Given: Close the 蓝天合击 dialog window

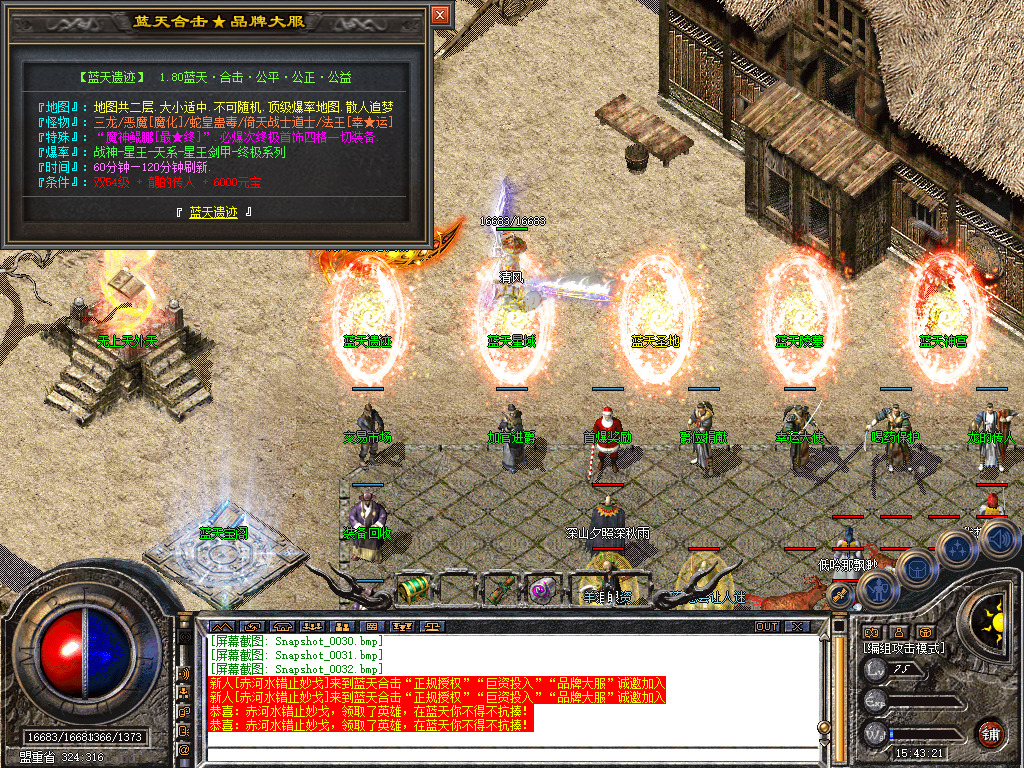Looking at the screenshot, I should tap(440, 15).
